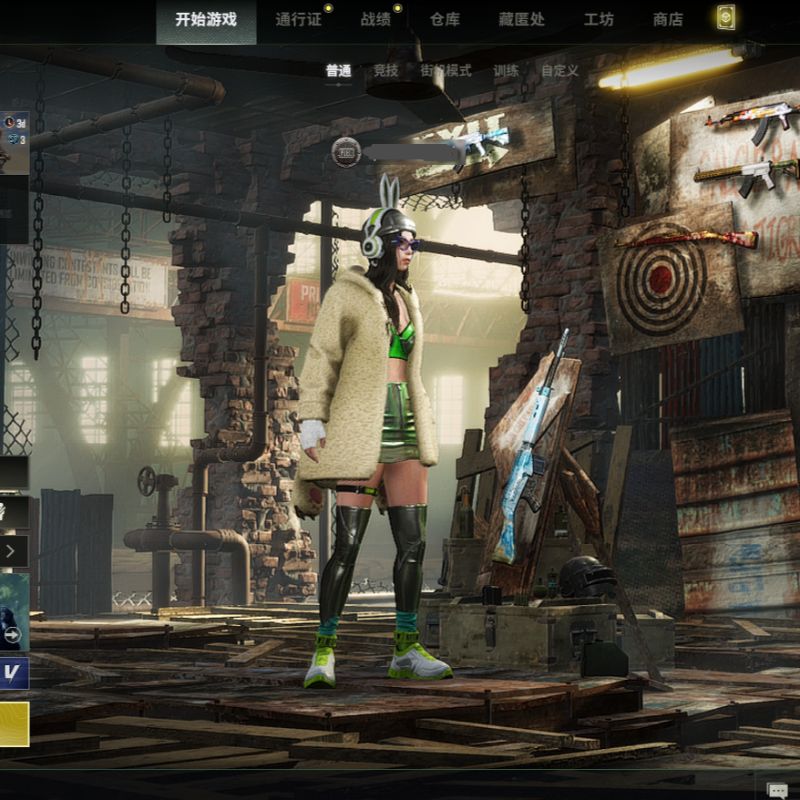The image size is (800, 800).
Task: Open the 藏匿处 (Hideout) tab
Action: coord(520,19)
